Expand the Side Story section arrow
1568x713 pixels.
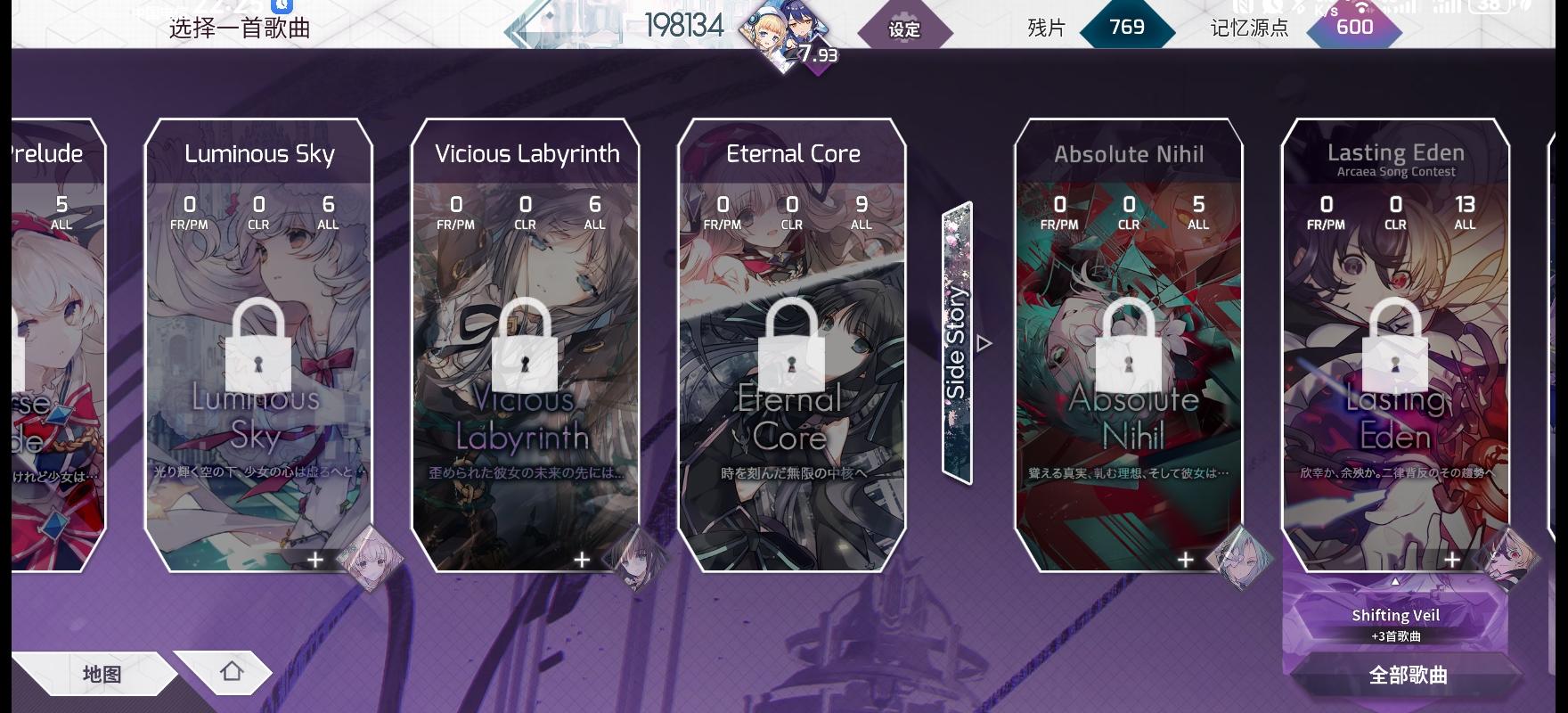point(984,340)
